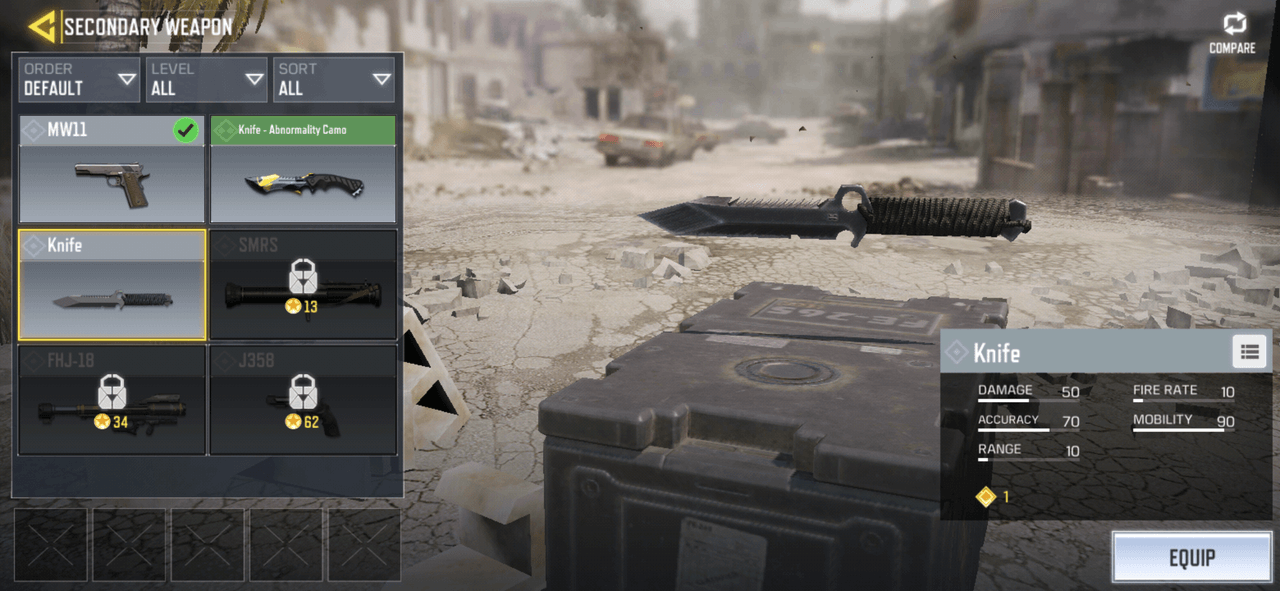Go back using the yellow arrow
Screen dimensions: 1280x591
coord(41,27)
